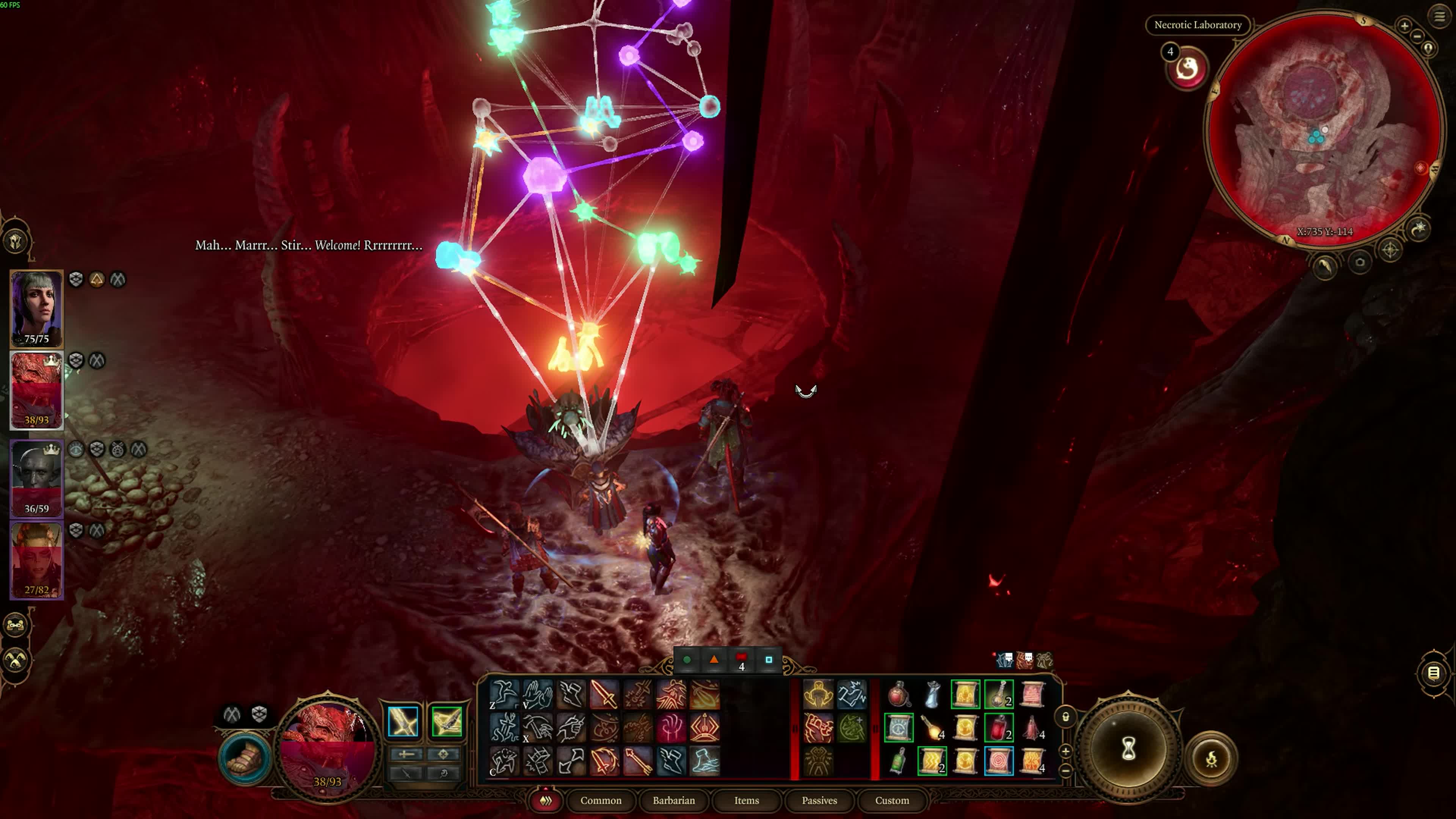Viewport: 1456px width, 819px height.
Task: Open the combat log scroll button
Action: click(1433, 673)
